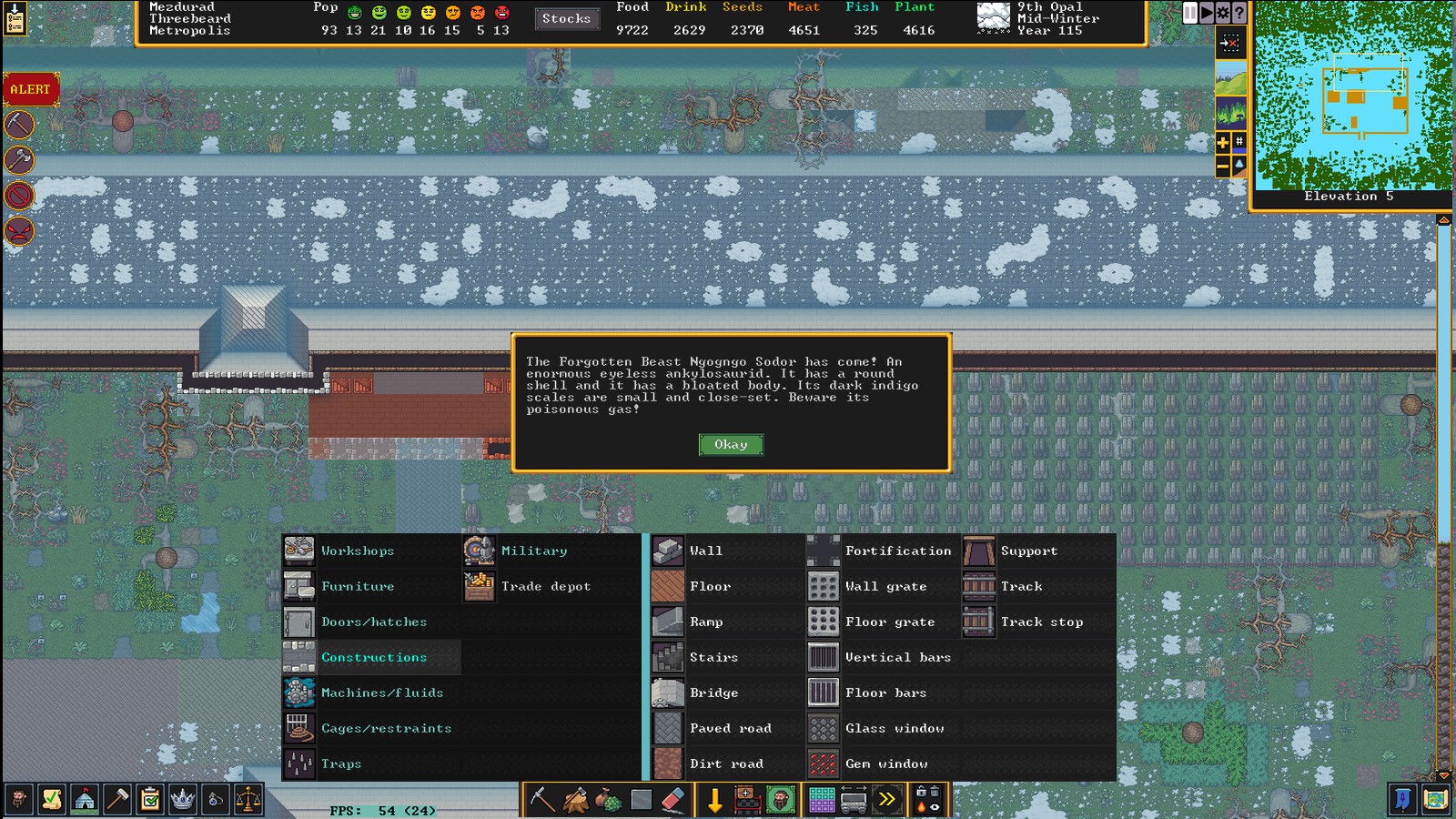
Task: Pick the Glass window construction
Action: pyautogui.click(x=894, y=728)
